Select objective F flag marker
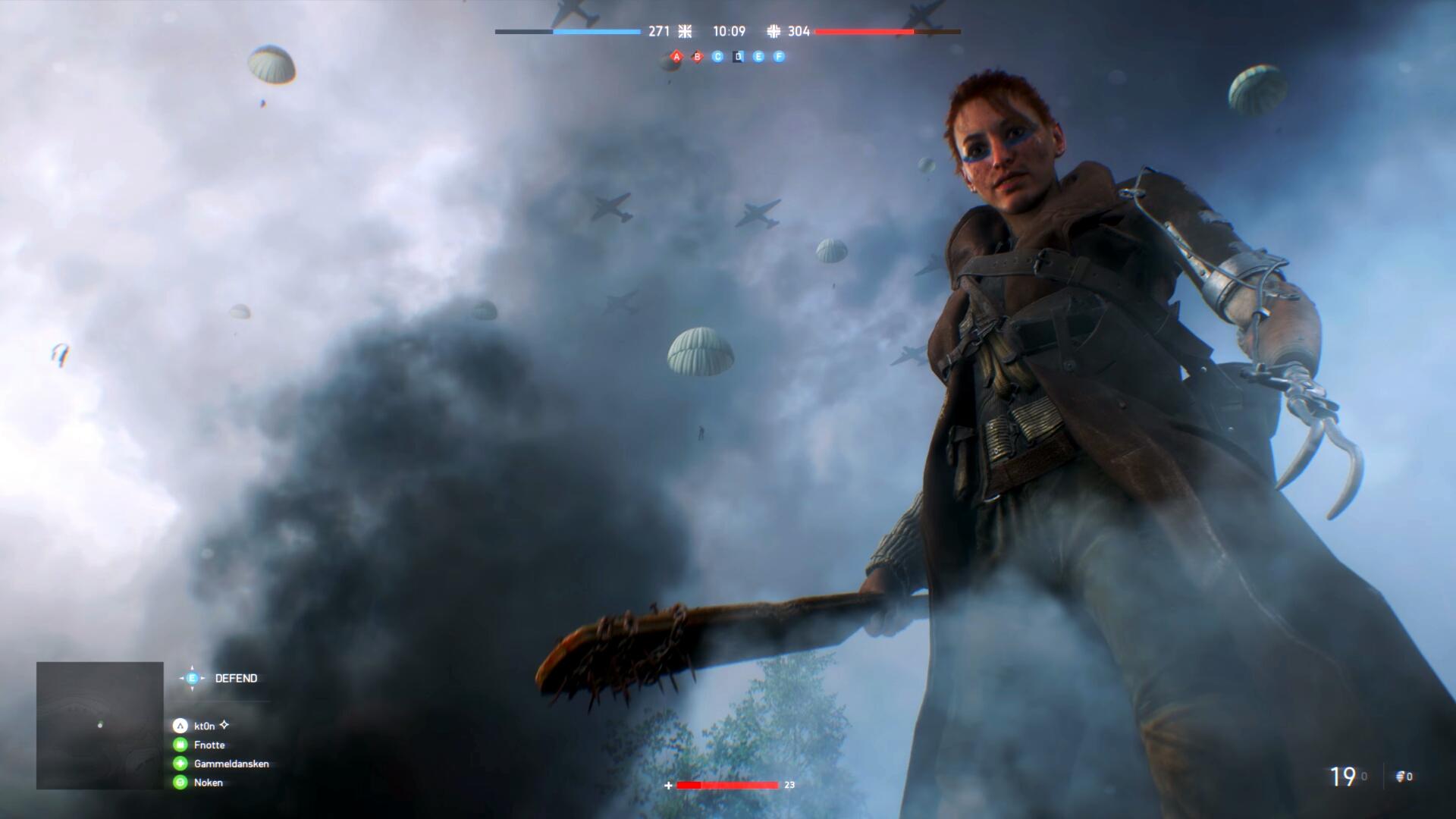Image resolution: width=1456 pixels, height=819 pixels. (x=779, y=57)
